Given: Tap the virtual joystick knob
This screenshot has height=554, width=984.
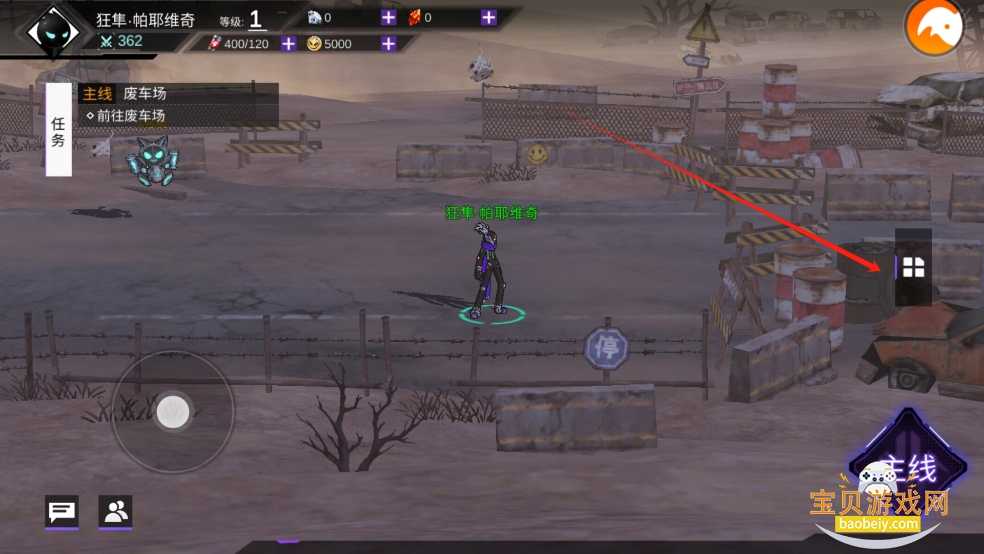Looking at the screenshot, I should (173, 411).
